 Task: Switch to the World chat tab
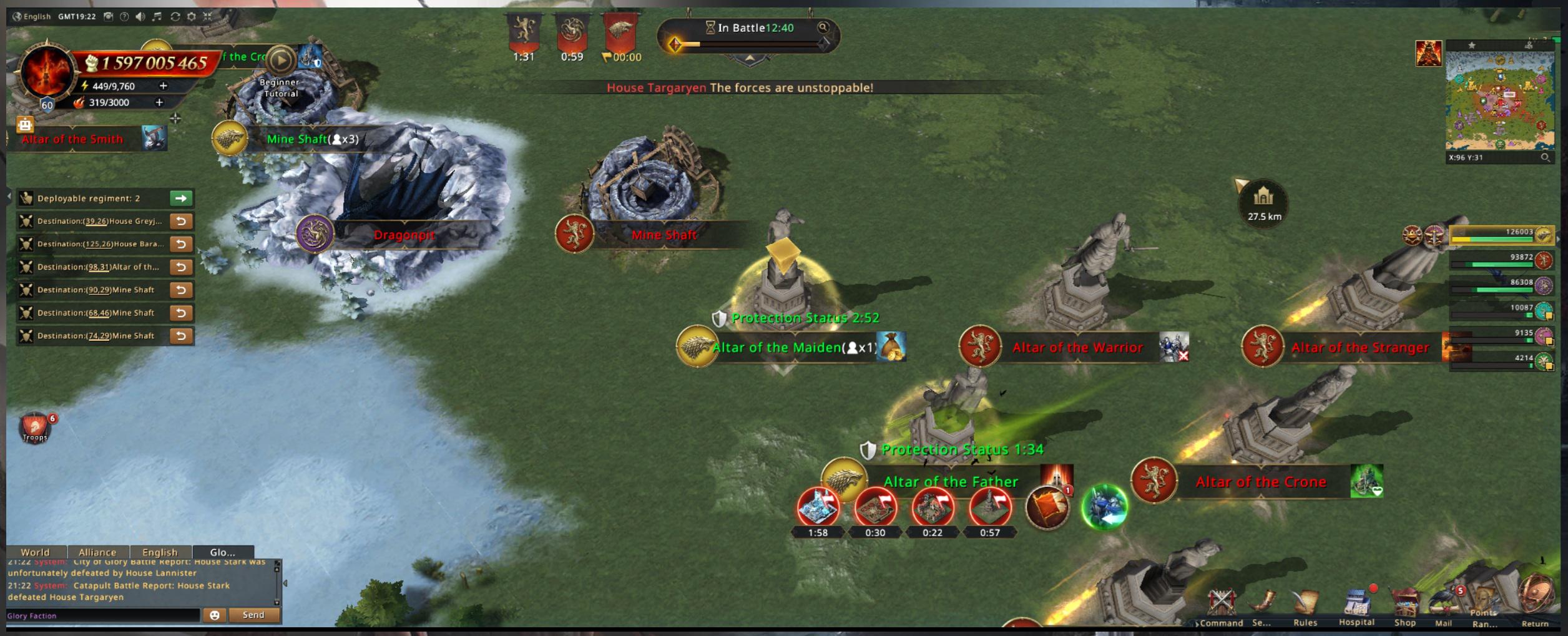tap(35, 552)
